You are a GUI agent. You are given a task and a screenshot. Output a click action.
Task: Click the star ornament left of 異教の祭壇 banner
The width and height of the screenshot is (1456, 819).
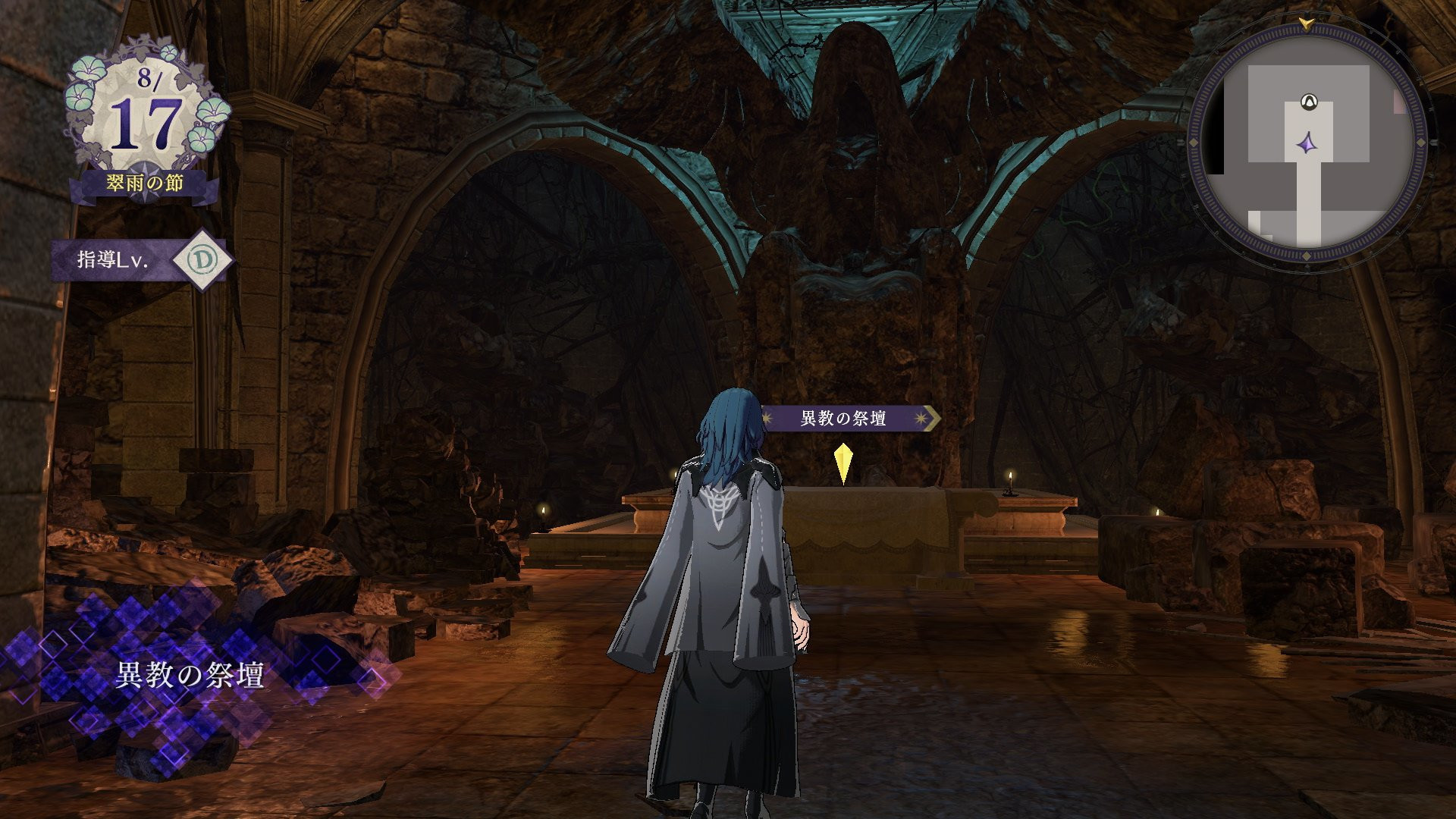(767, 416)
